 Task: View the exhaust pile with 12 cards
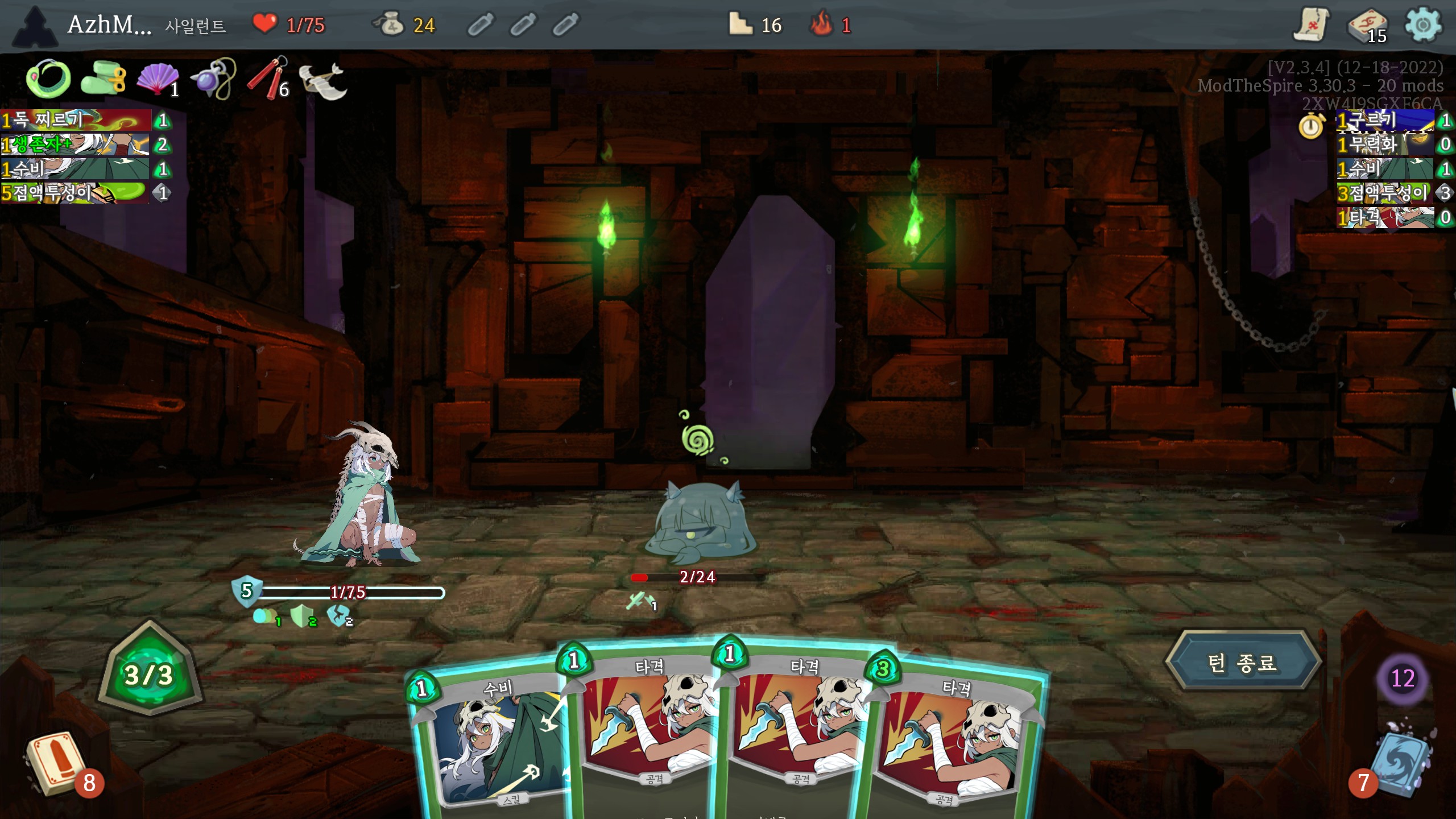click(x=1403, y=678)
